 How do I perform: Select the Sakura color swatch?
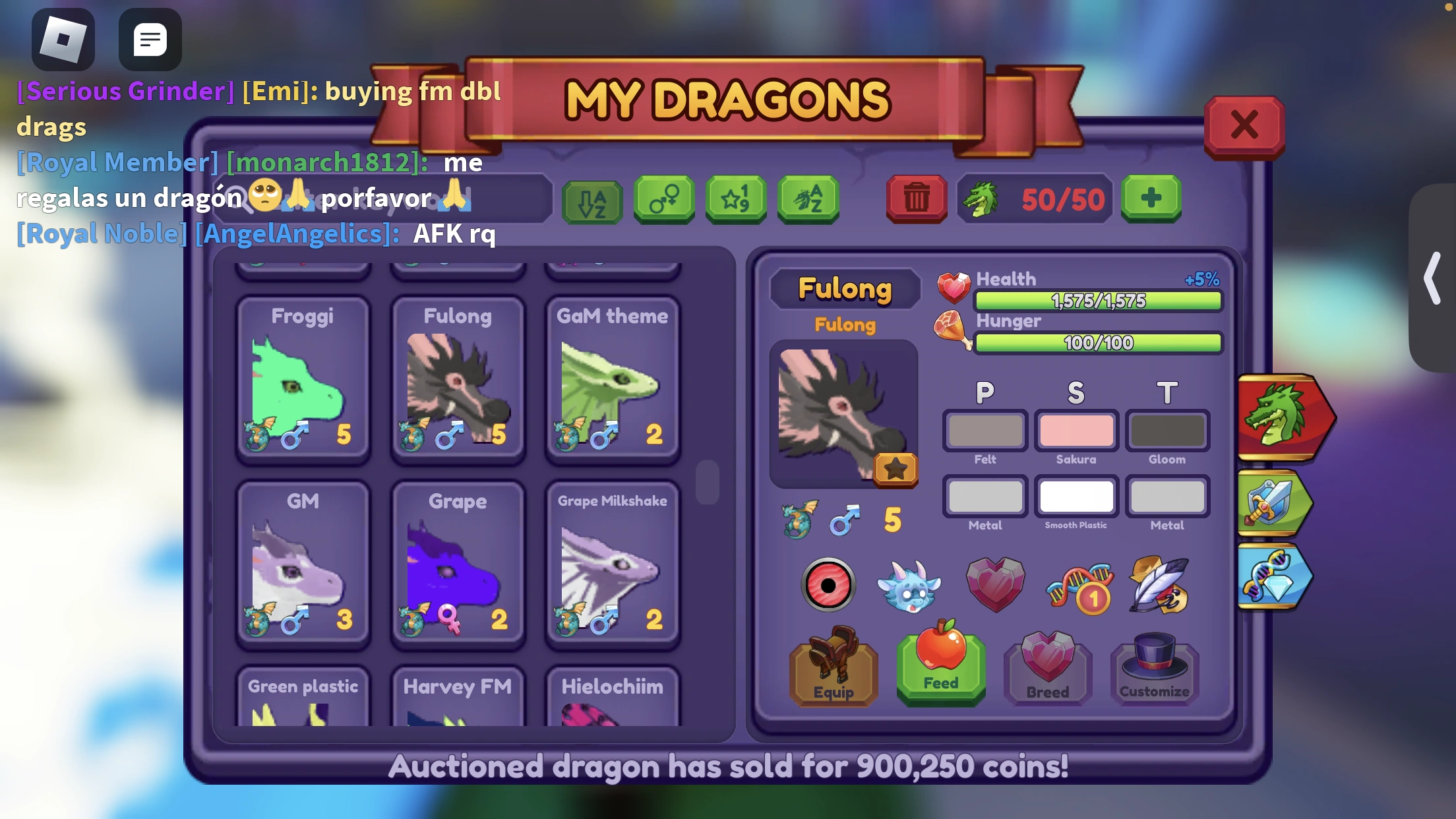tap(1076, 431)
